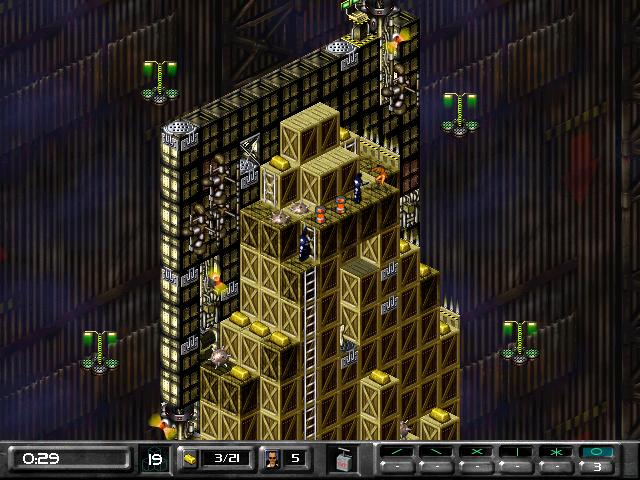Choose the forward-slash tool slot
The image size is (640, 480).
tap(397, 452)
